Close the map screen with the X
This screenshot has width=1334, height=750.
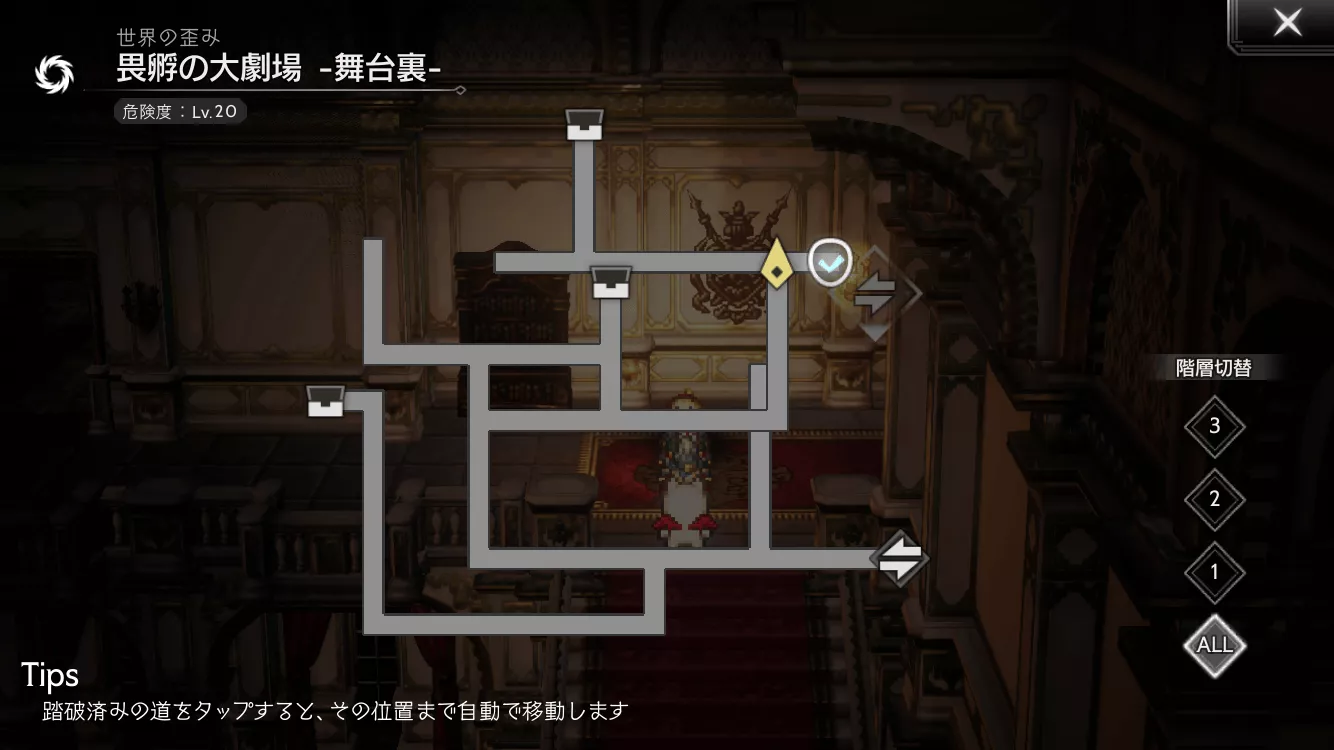[x=1287, y=22]
